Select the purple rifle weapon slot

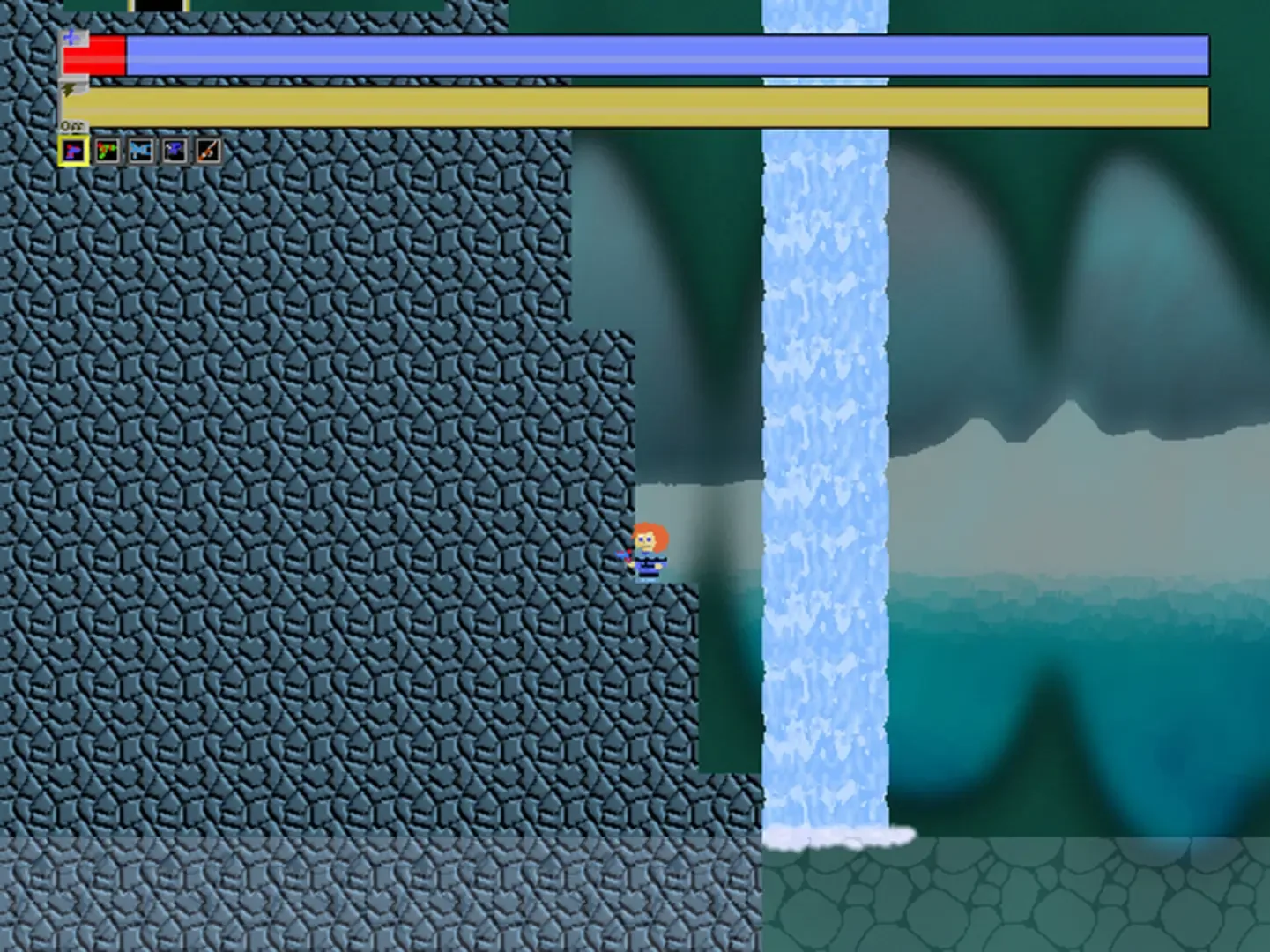point(176,150)
